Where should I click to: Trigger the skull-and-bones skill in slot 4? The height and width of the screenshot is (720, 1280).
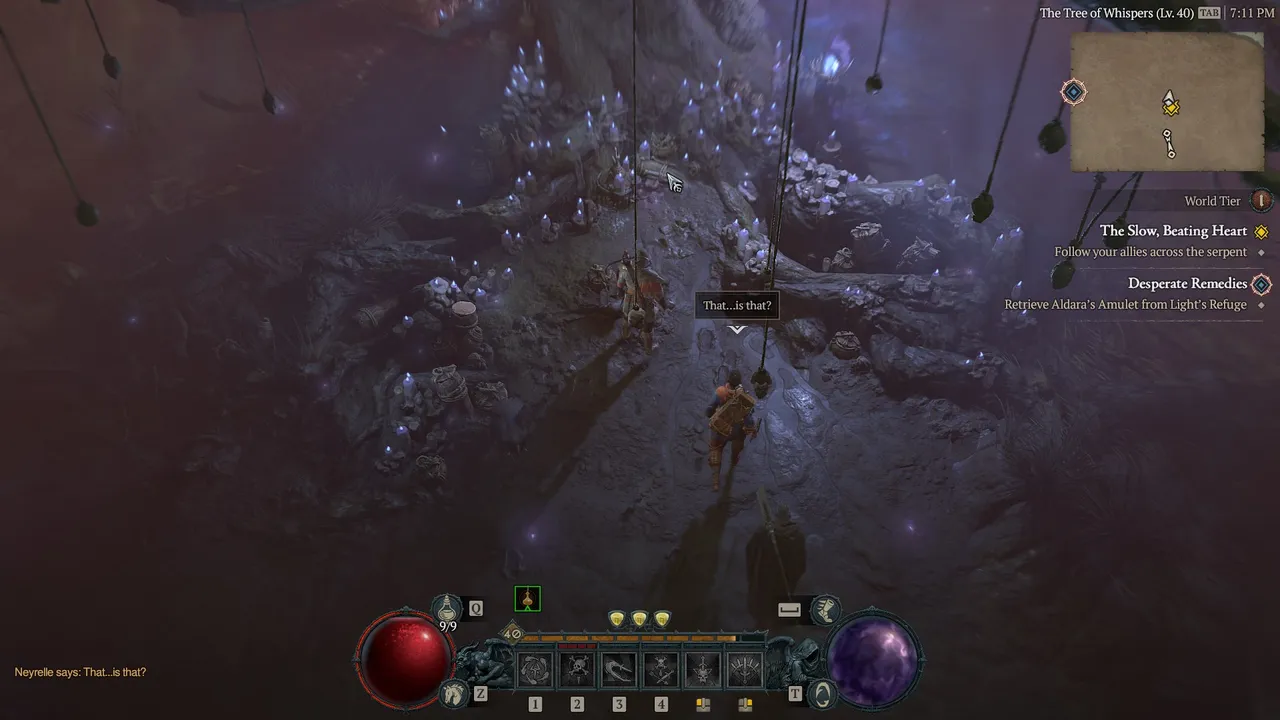pyautogui.click(x=661, y=669)
